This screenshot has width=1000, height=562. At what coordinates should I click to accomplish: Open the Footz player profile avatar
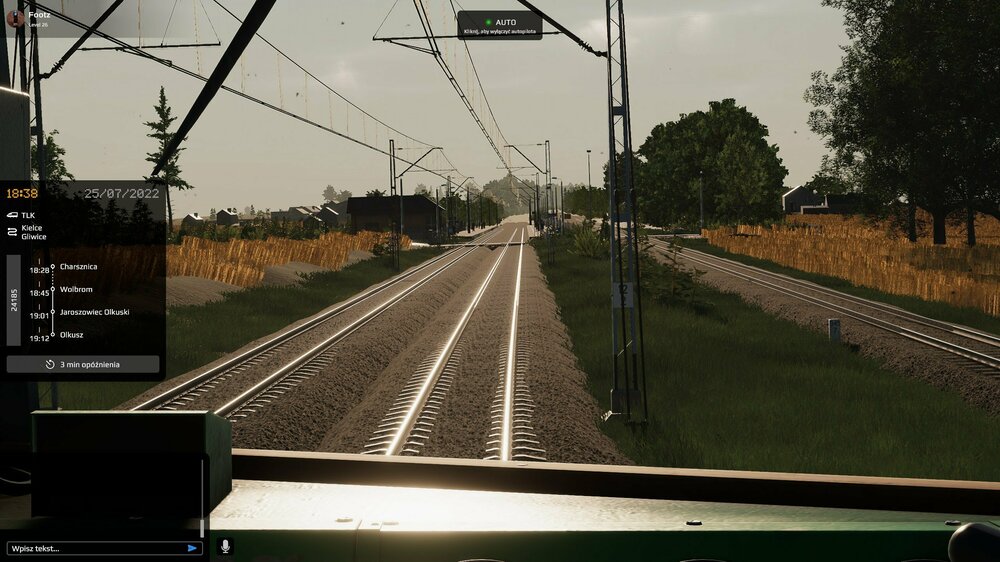pyautogui.click(x=15, y=18)
